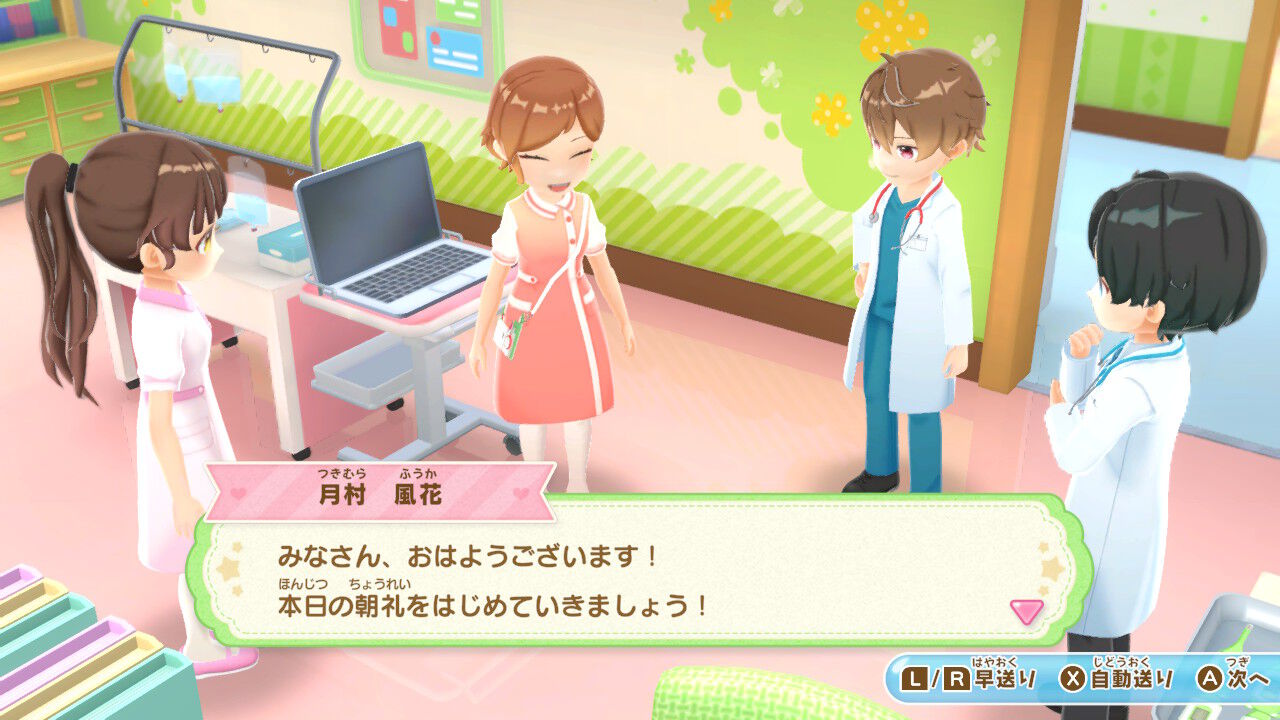Click the heart icon right of the name banner
Image resolution: width=1280 pixels, height=720 pixels.
click(x=519, y=493)
